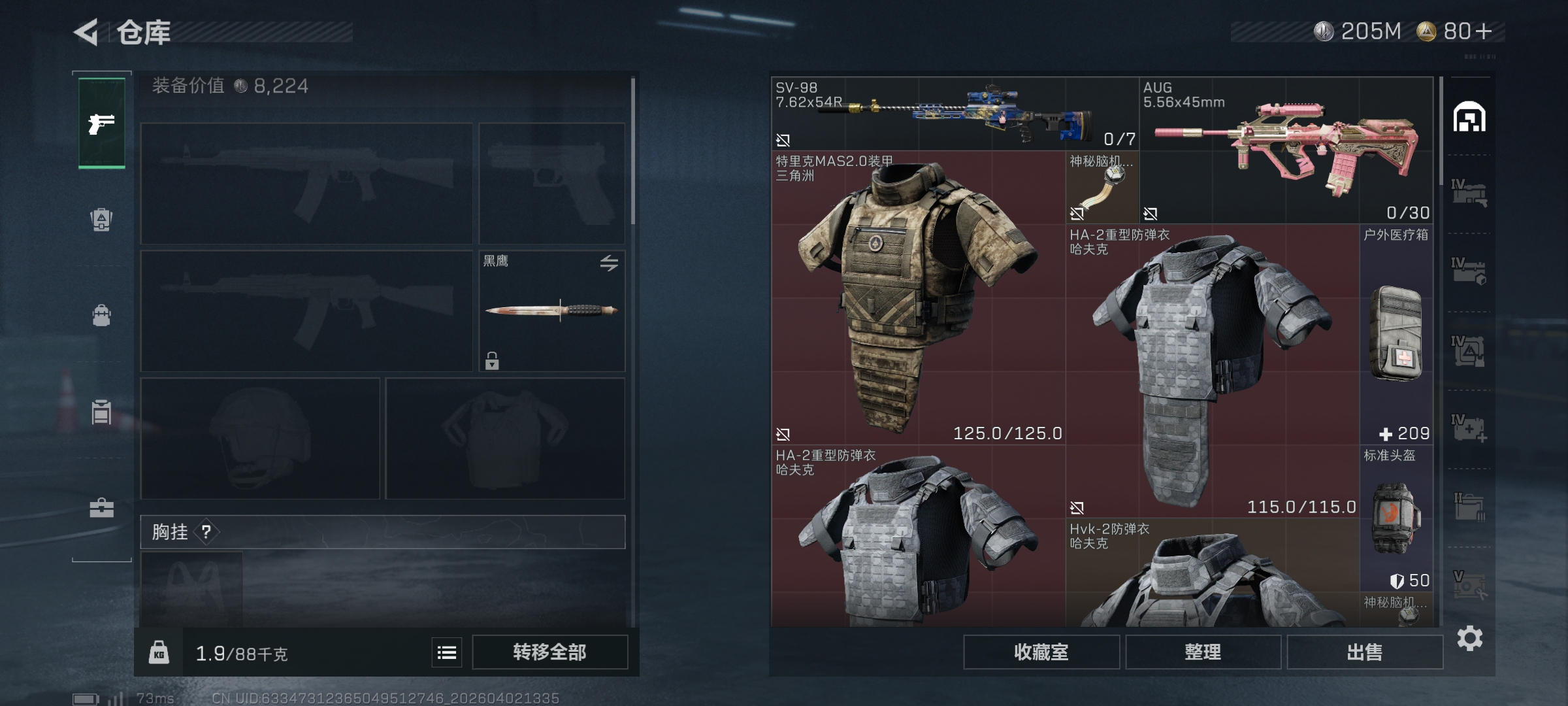This screenshot has height=706, width=1568.
Task: Open stash settings gear icon
Action: click(x=1469, y=639)
